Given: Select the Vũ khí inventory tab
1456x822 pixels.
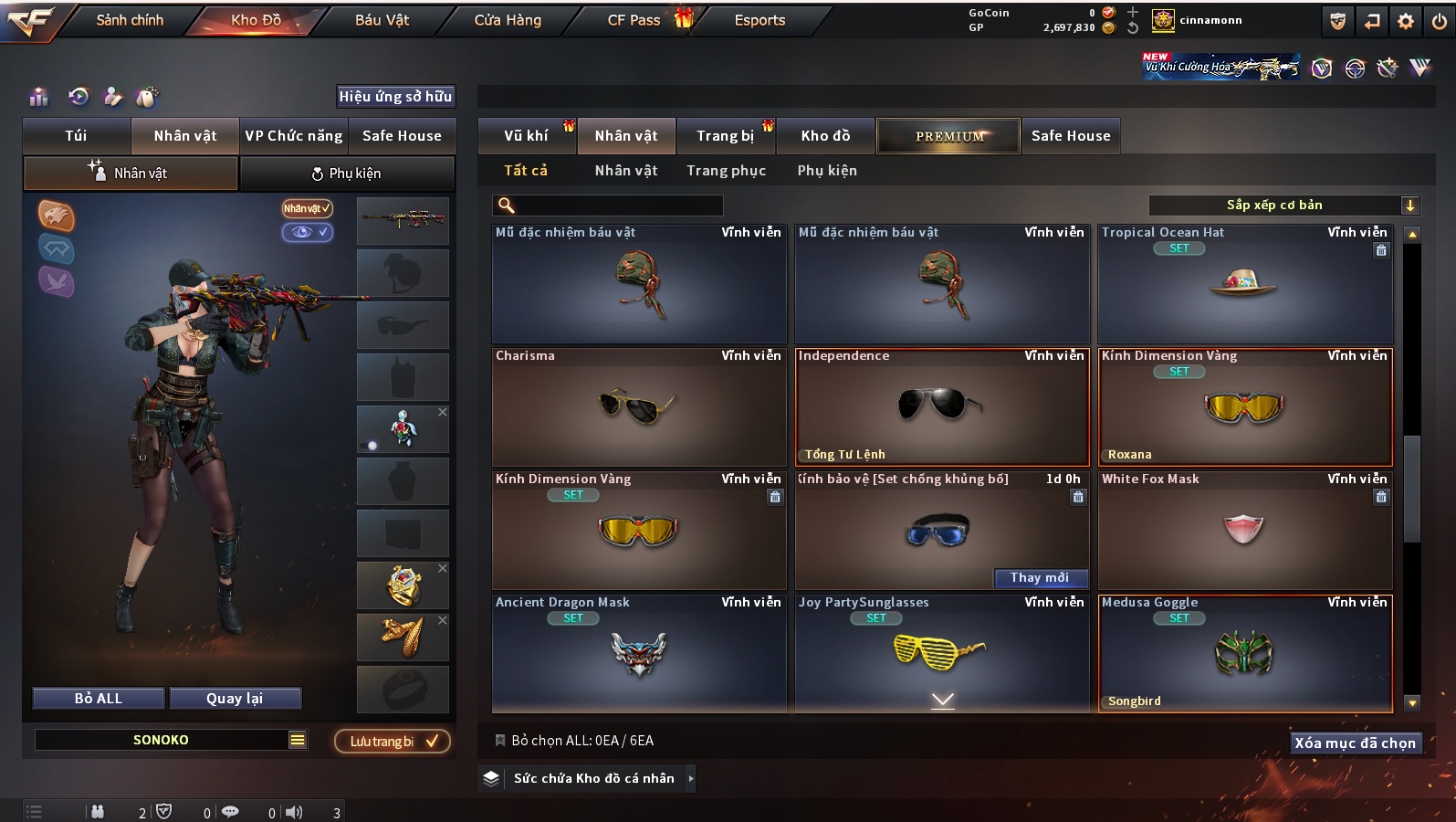Looking at the screenshot, I should (526, 136).
